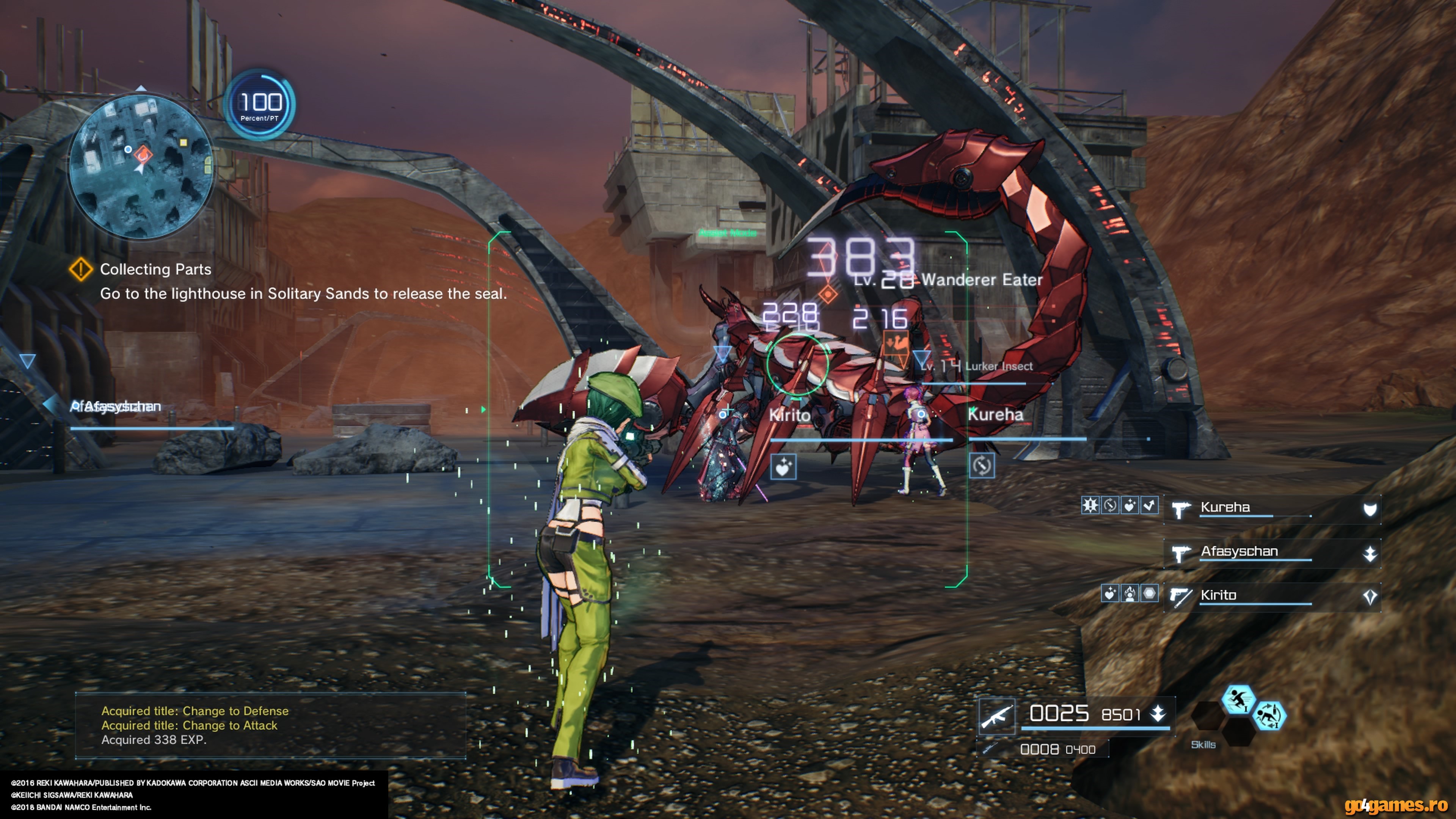The height and width of the screenshot is (819, 1456).
Task: Click the cycle icon under Kureha's nameplate
Action: click(982, 466)
